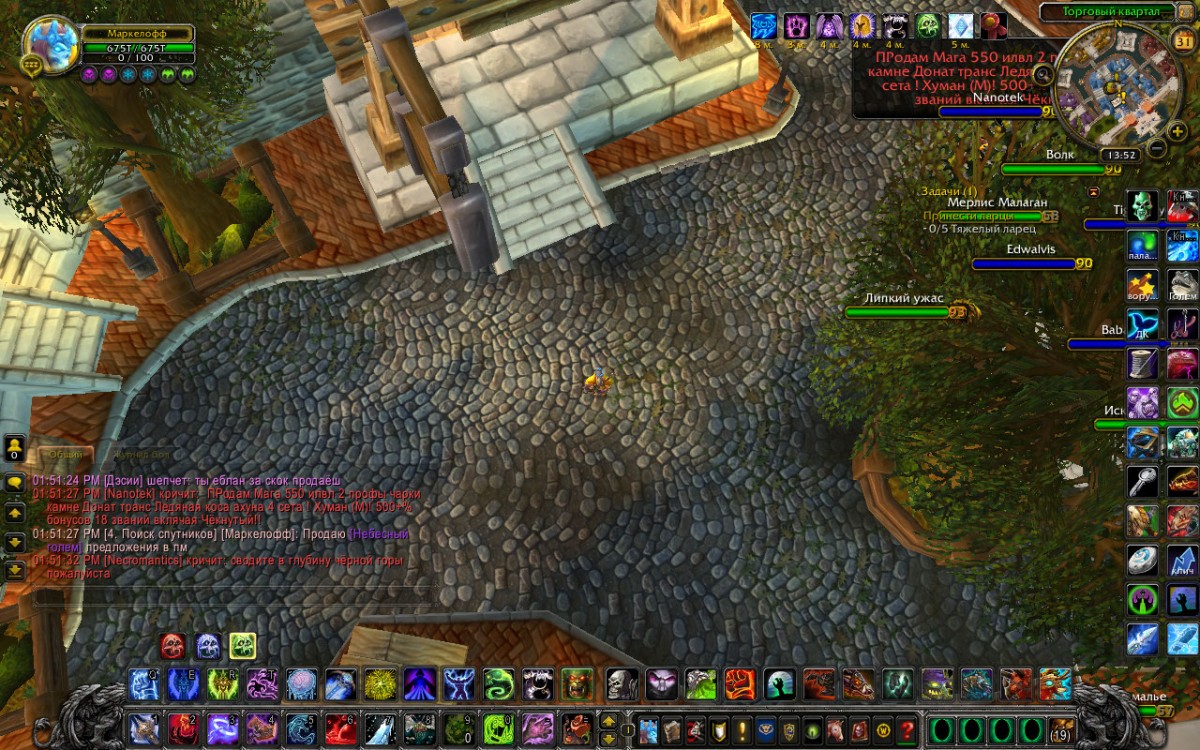Cast the ability in action slot 1
Screen dimensions: 1200x750
click(x=144, y=728)
